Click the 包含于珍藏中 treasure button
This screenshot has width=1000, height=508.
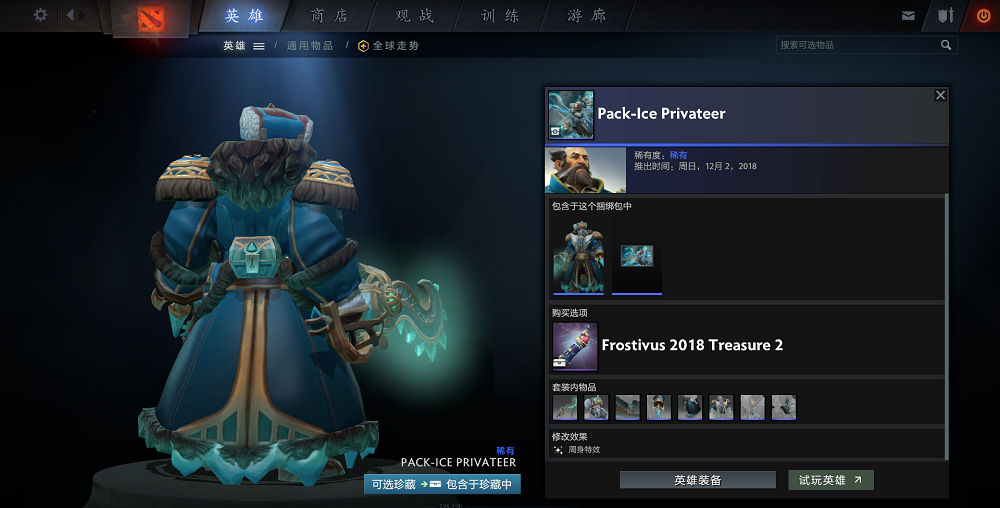pos(478,484)
